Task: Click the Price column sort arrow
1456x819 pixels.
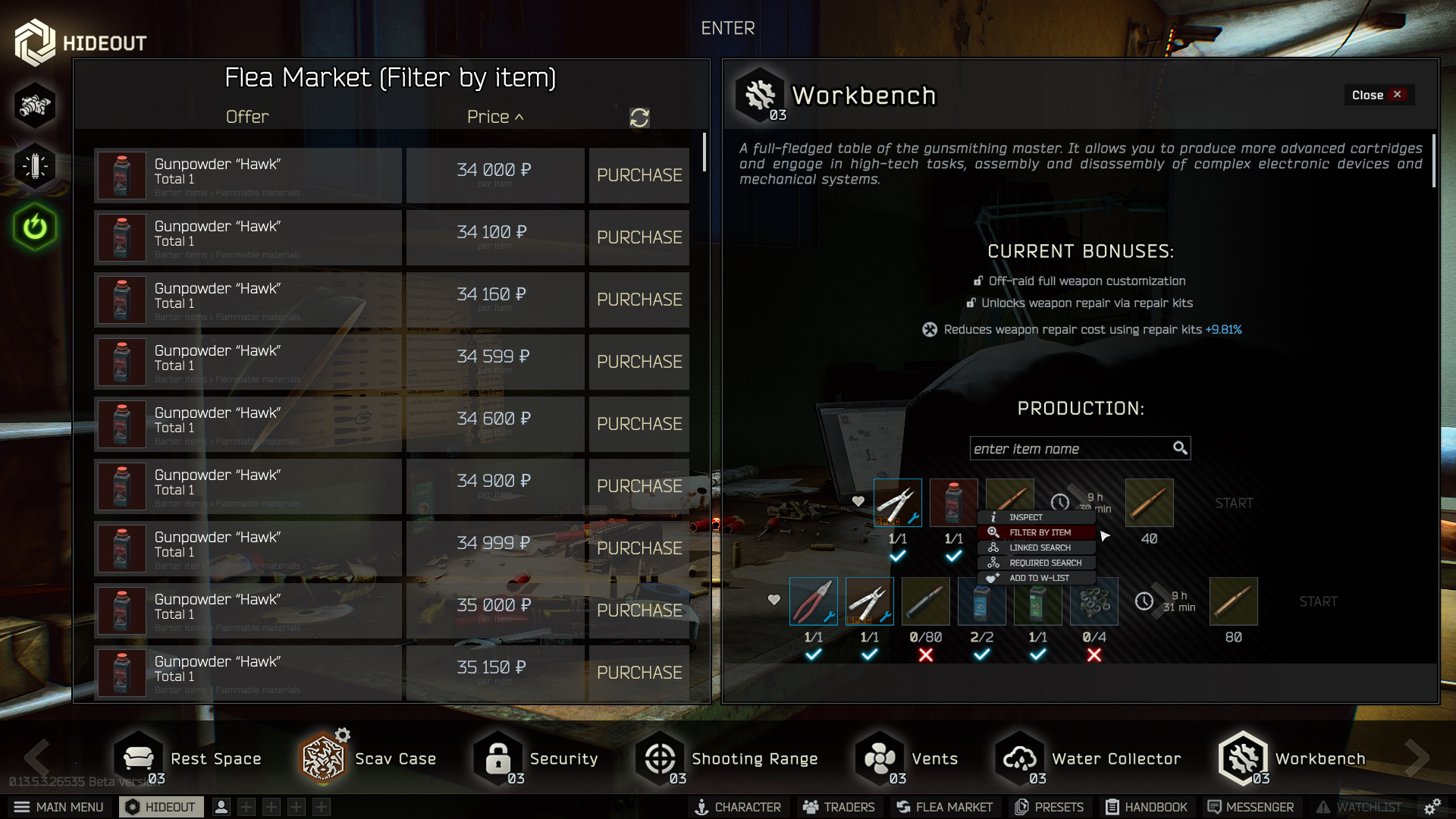Action: (x=520, y=117)
